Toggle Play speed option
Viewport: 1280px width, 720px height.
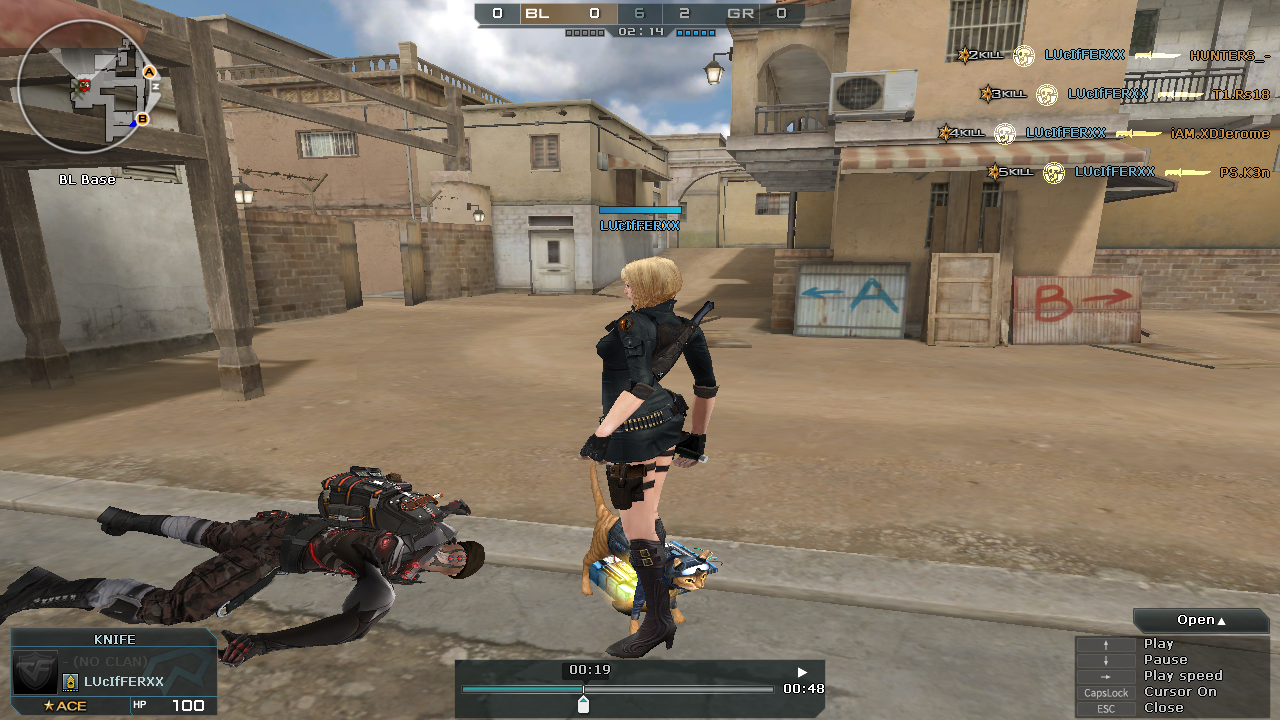[x=1183, y=675]
